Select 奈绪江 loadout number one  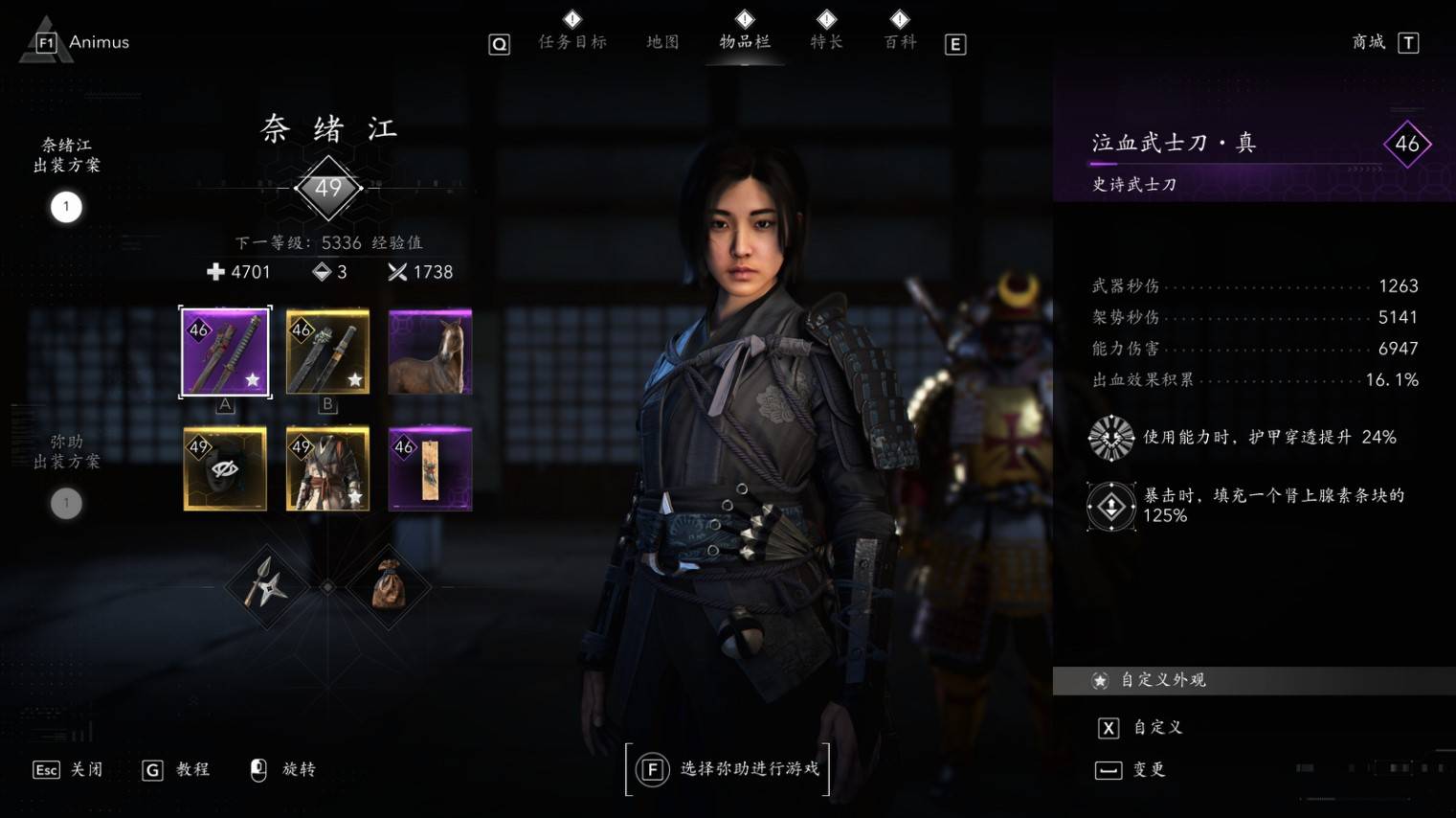[66, 207]
